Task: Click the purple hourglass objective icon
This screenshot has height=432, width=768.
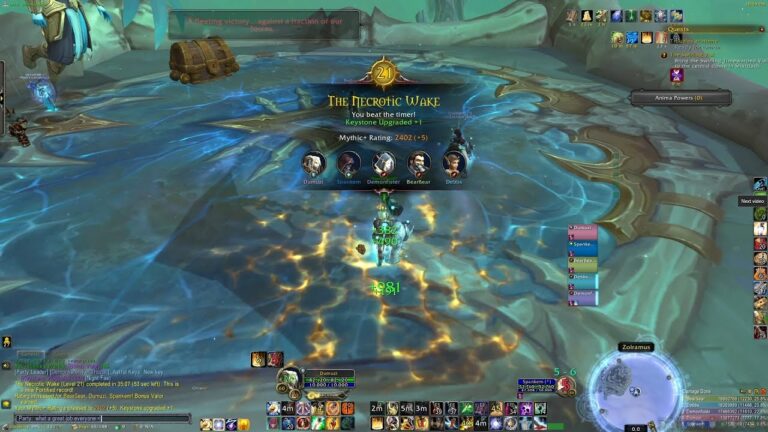Action: [677, 73]
